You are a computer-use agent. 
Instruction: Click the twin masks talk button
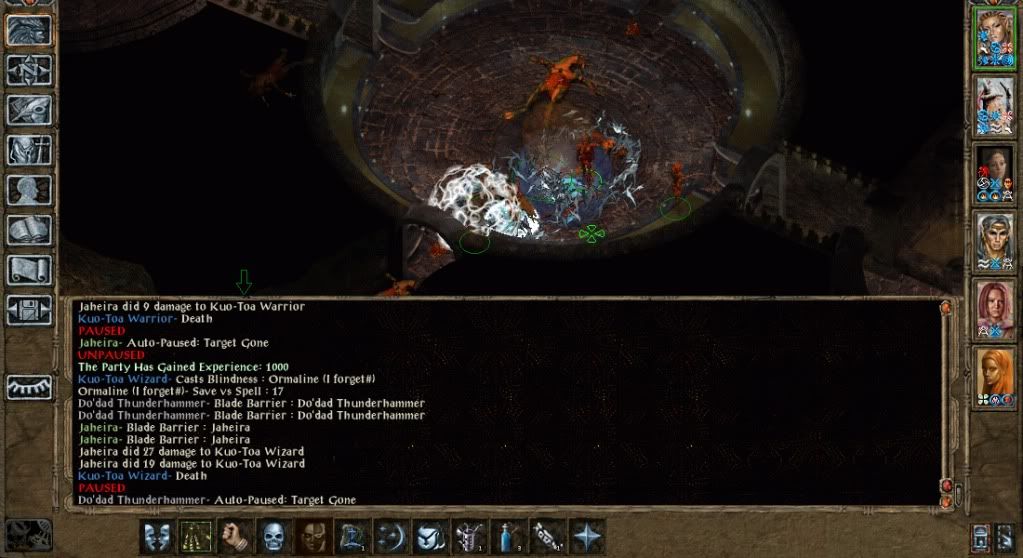[x=157, y=535]
